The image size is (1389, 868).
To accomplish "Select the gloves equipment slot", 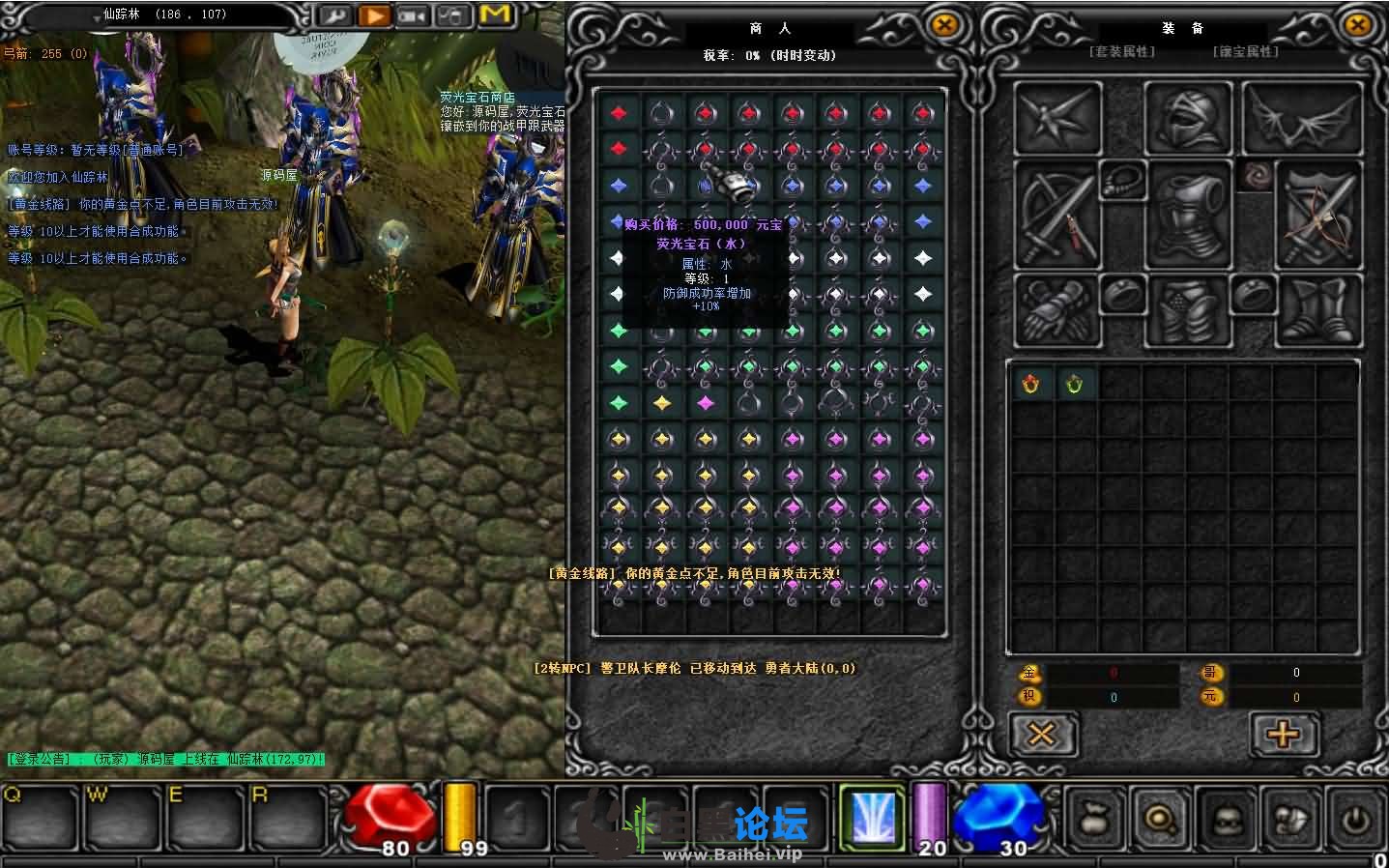I will tap(1057, 309).
